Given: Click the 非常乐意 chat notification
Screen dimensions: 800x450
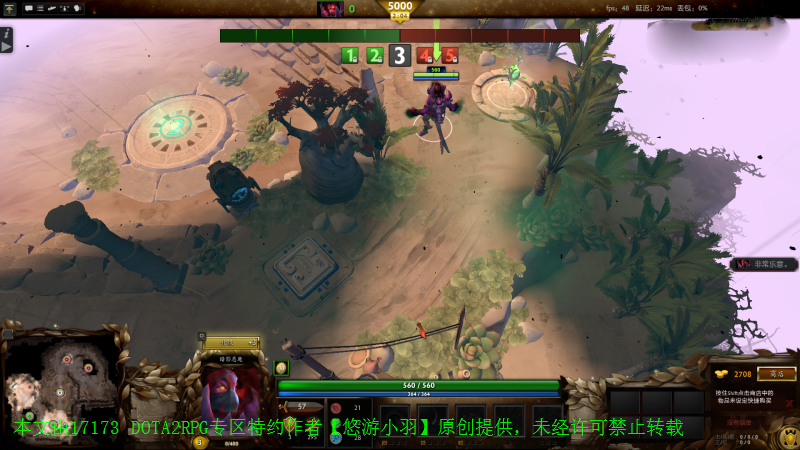Looking at the screenshot, I should click(x=766, y=264).
